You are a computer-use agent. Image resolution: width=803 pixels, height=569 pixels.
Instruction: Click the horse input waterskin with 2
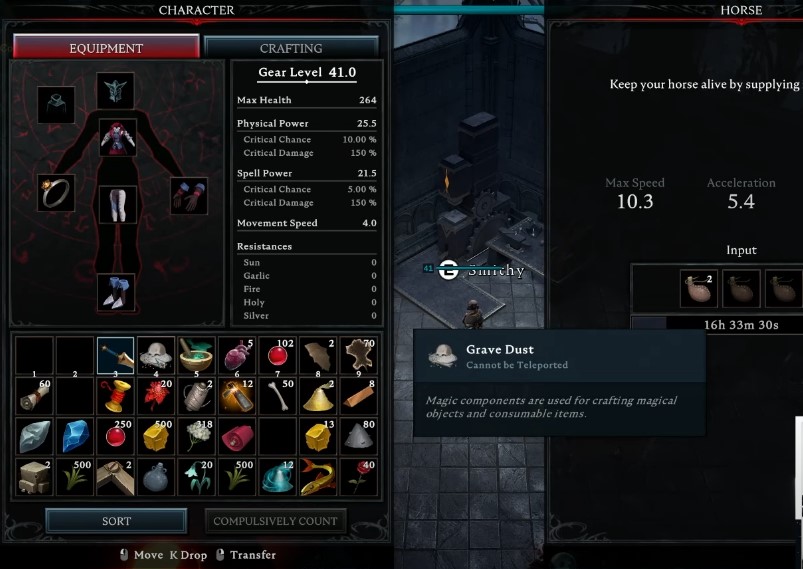695,288
